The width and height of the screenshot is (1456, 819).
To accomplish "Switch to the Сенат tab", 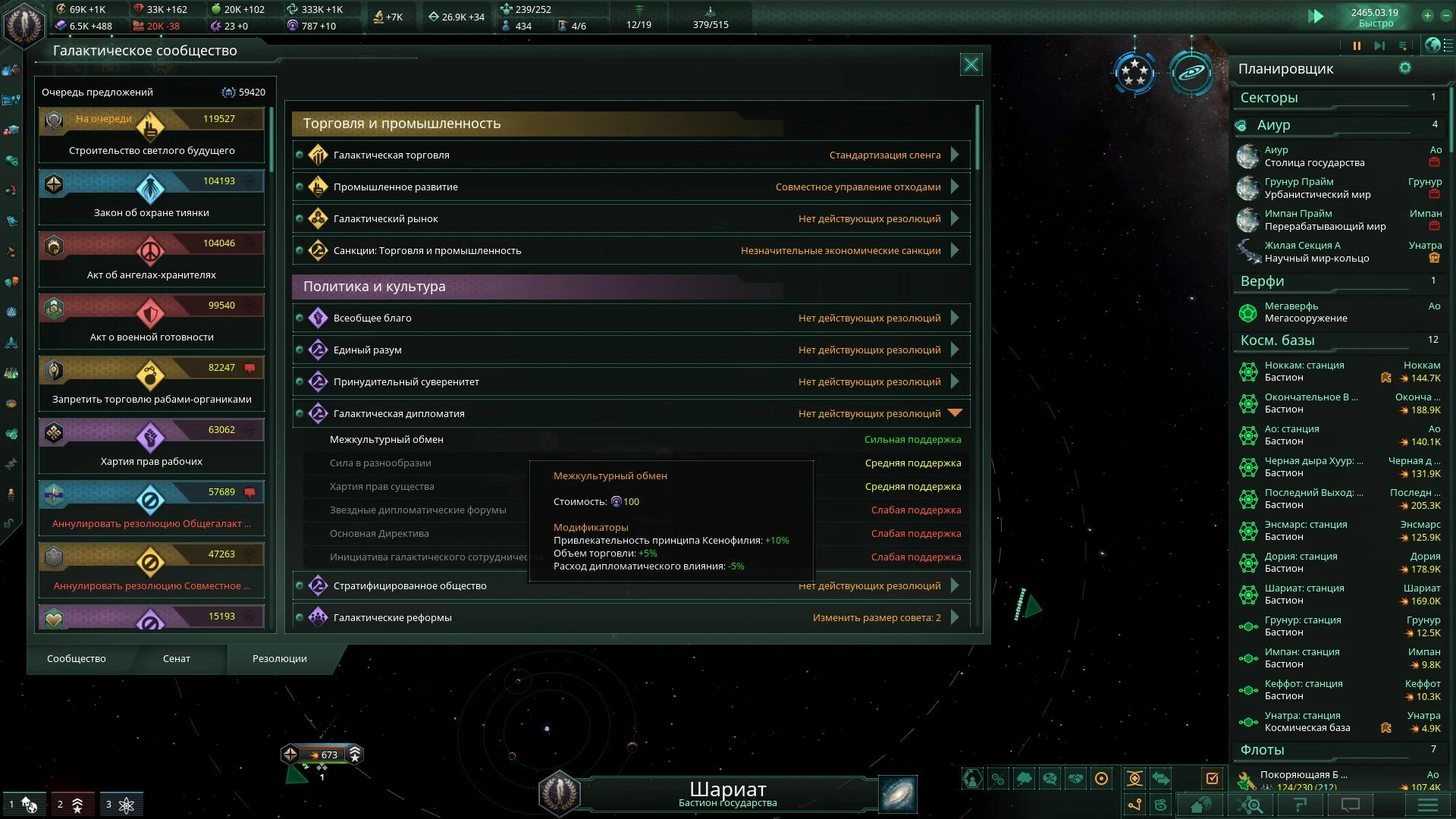I will [x=176, y=659].
